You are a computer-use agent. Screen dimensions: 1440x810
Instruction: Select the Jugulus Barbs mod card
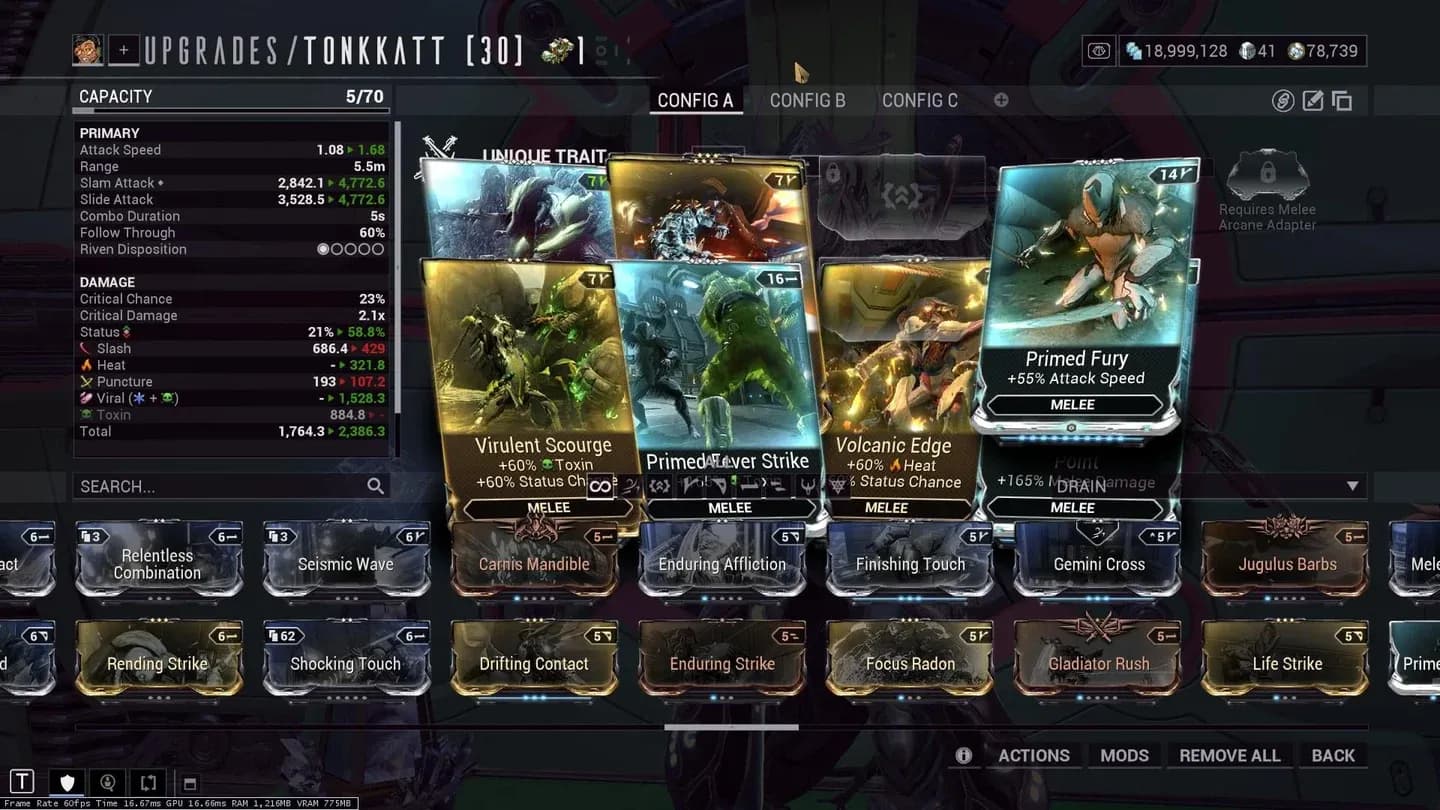click(x=1286, y=564)
